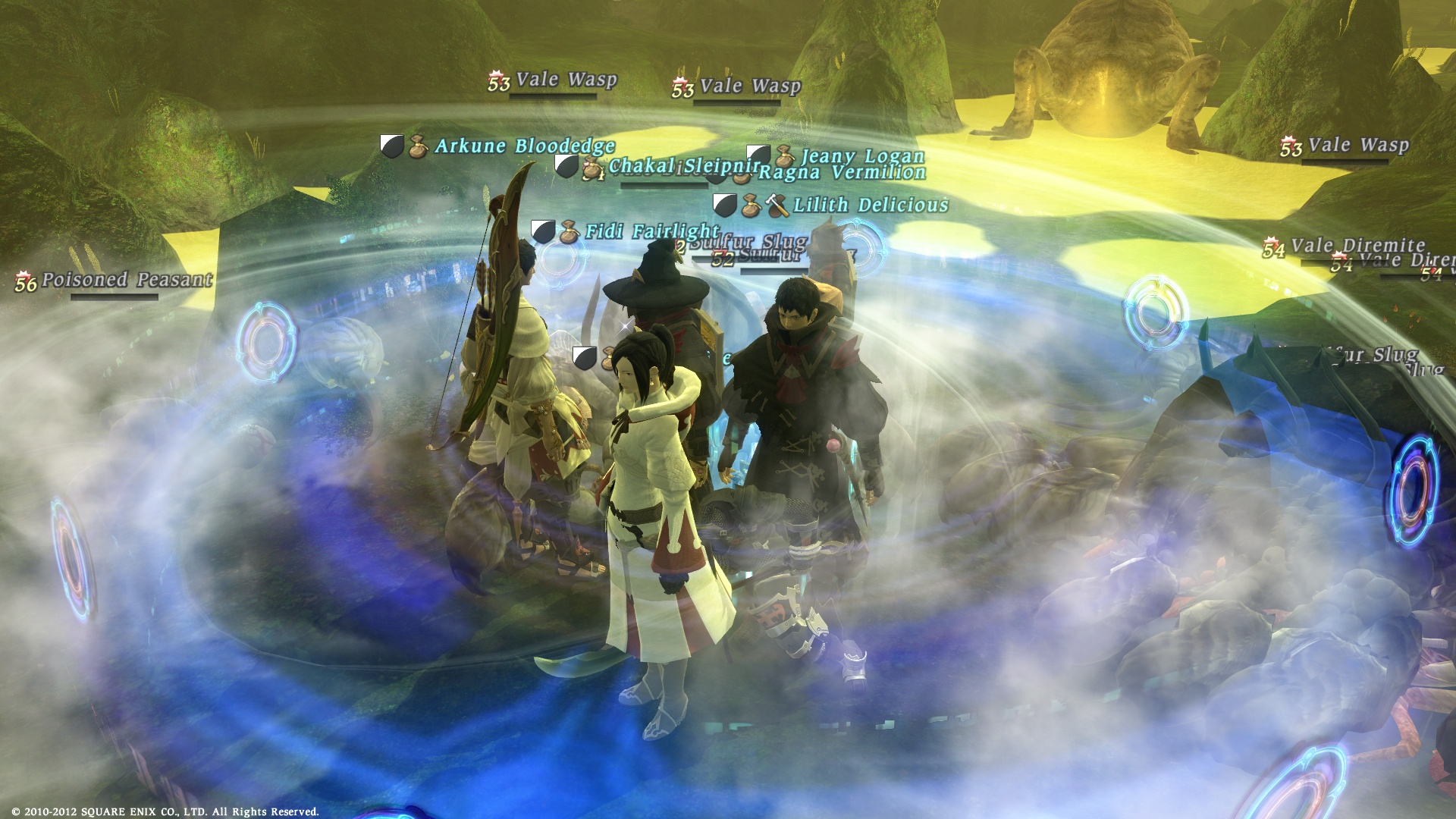Click the Lilith Delicious nameplate
Viewport: 1456px width, 819px height.
coord(871,205)
